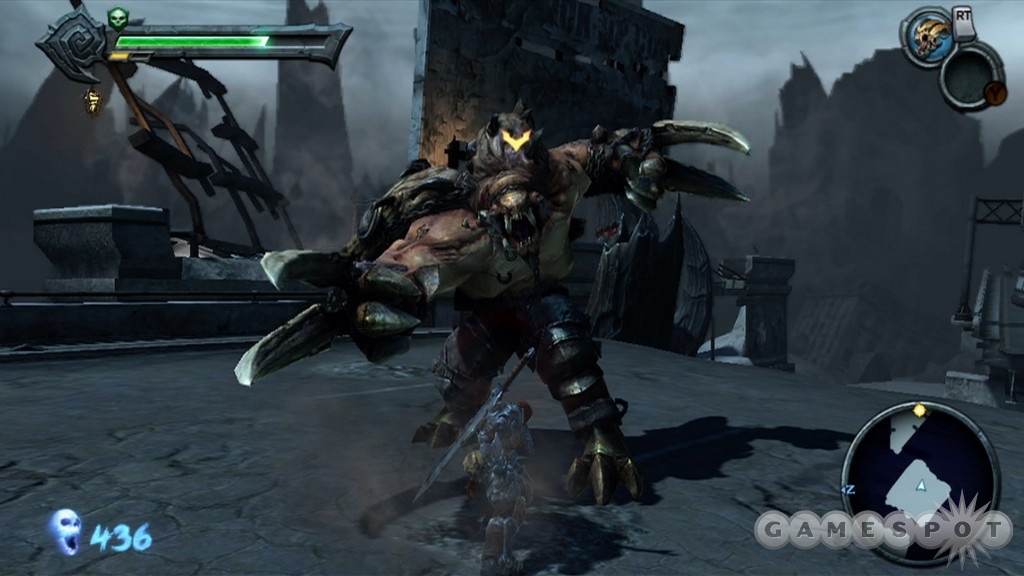Click the green skull icon above health bar

coord(119,18)
